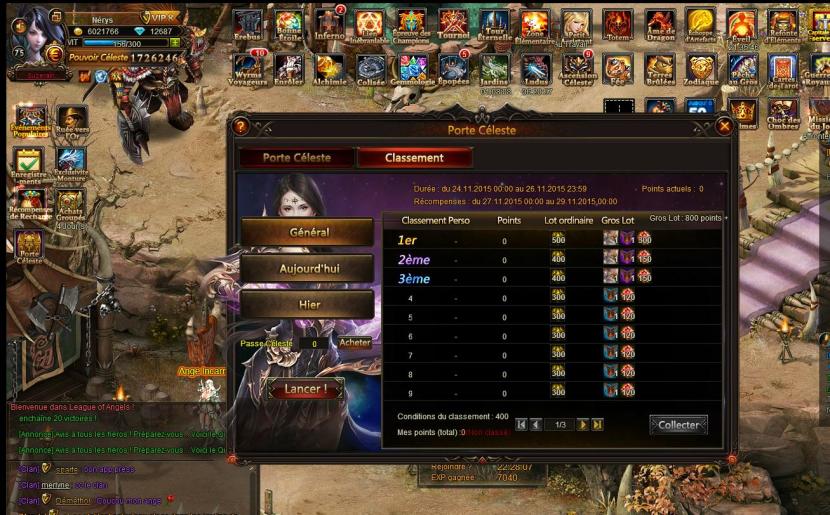Open the Zodiaque icon
This screenshot has height=515, width=830.
pos(701,67)
